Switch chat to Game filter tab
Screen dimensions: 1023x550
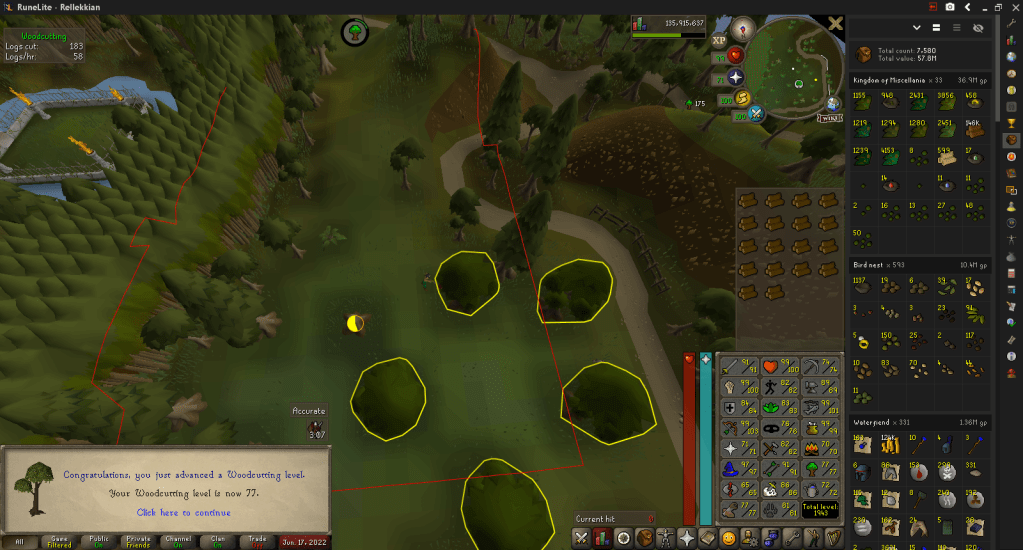point(59,541)
